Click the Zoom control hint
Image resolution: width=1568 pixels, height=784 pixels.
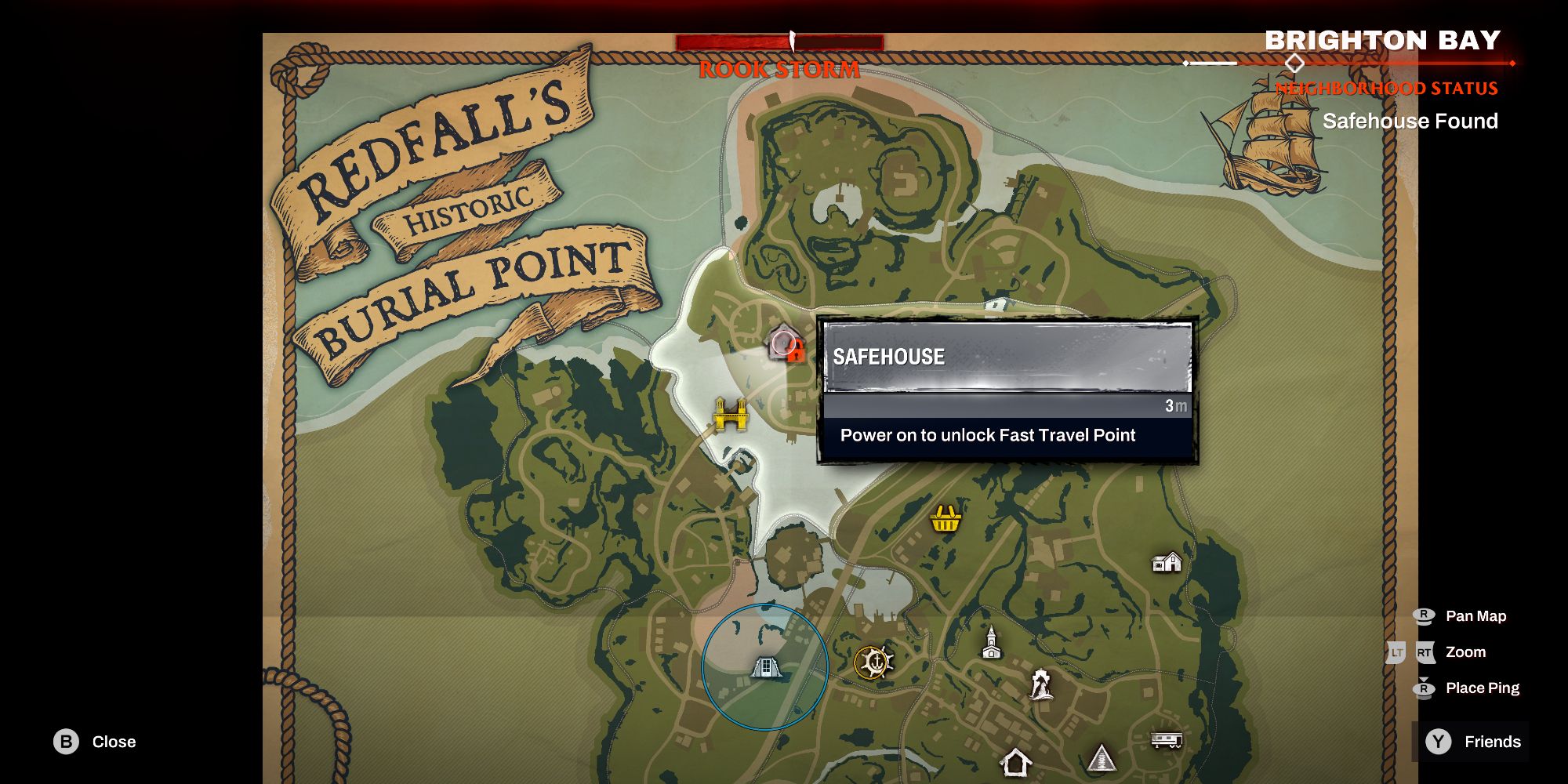(1465, 652)
